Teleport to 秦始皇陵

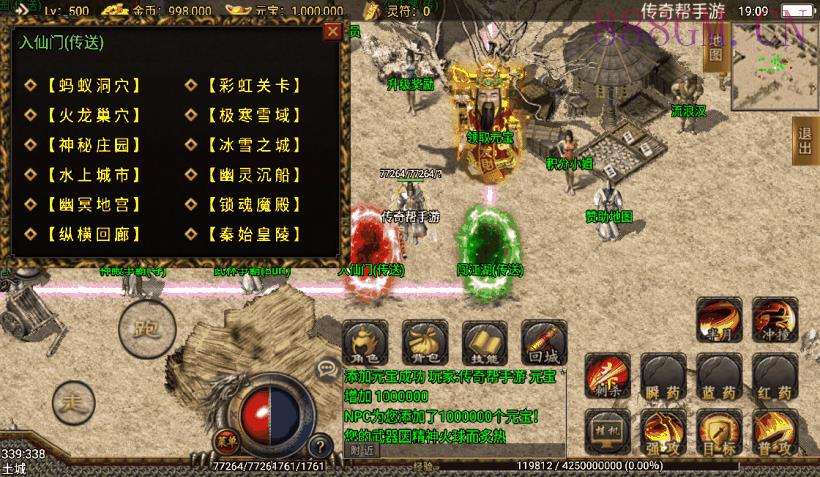point(252,235)
